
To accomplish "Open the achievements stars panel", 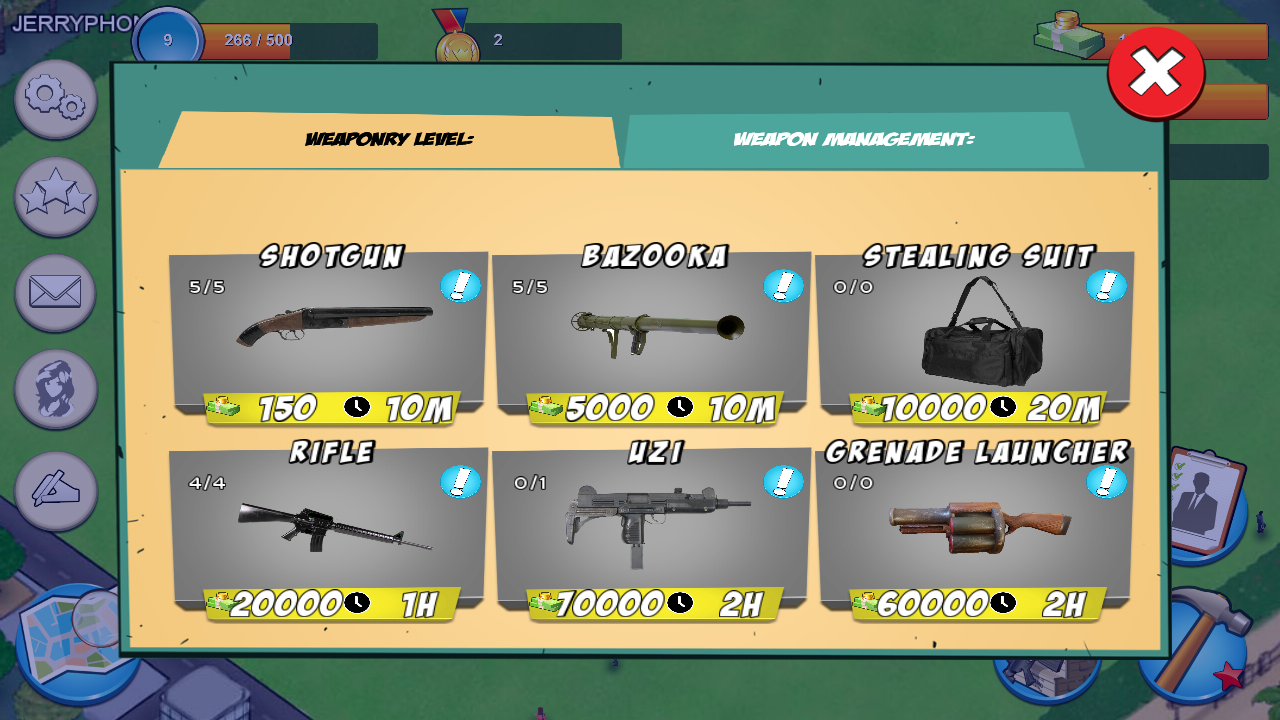I will 55,197.
